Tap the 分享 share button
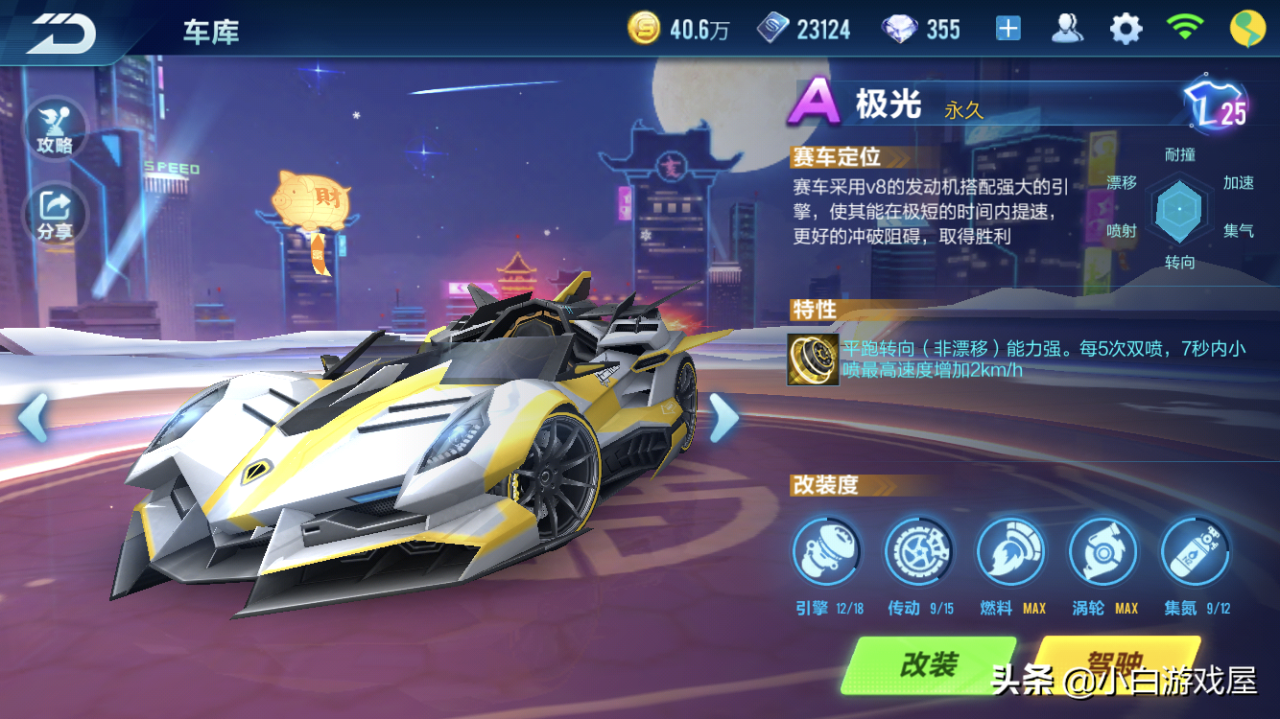 [55, 214]
